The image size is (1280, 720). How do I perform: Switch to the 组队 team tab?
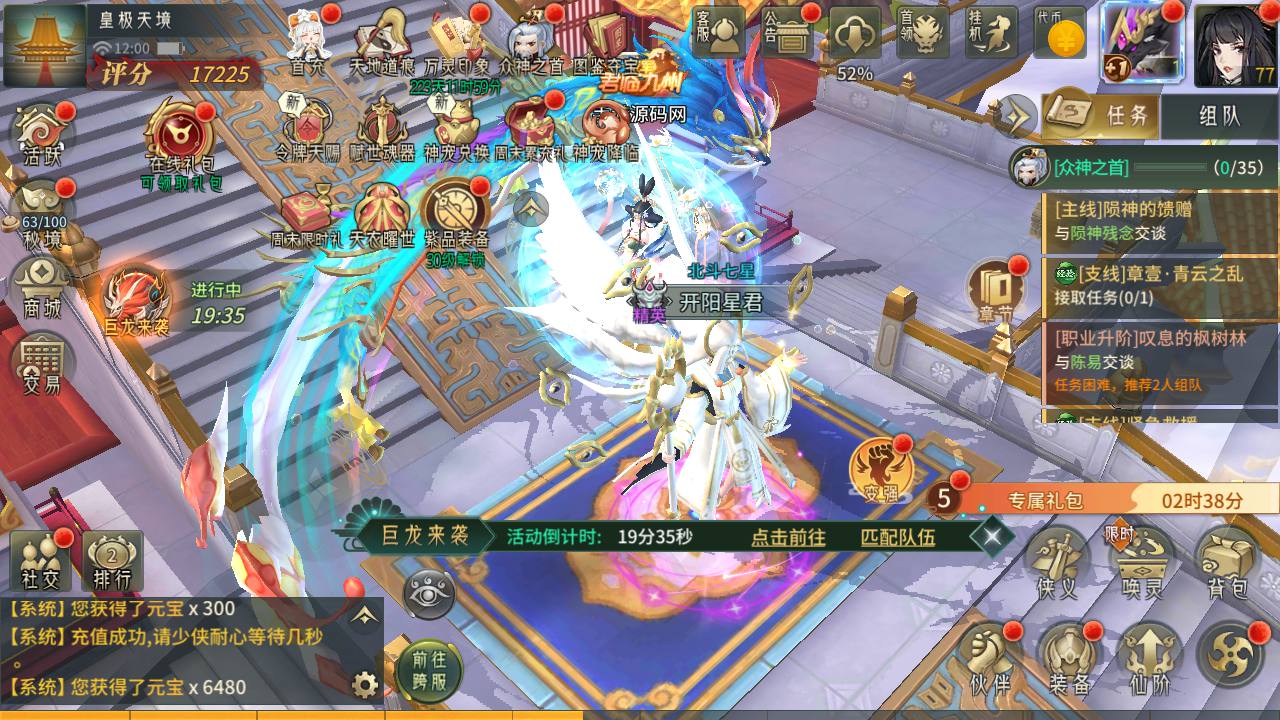[1222, 116]
